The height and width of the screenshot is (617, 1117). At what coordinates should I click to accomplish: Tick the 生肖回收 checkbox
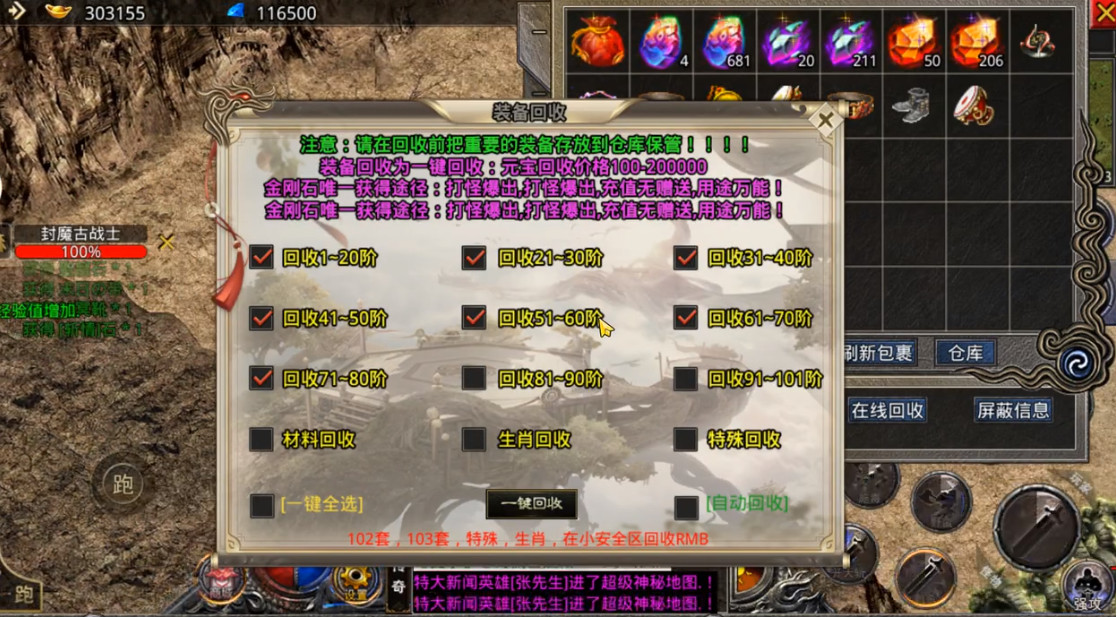point(474,439)
